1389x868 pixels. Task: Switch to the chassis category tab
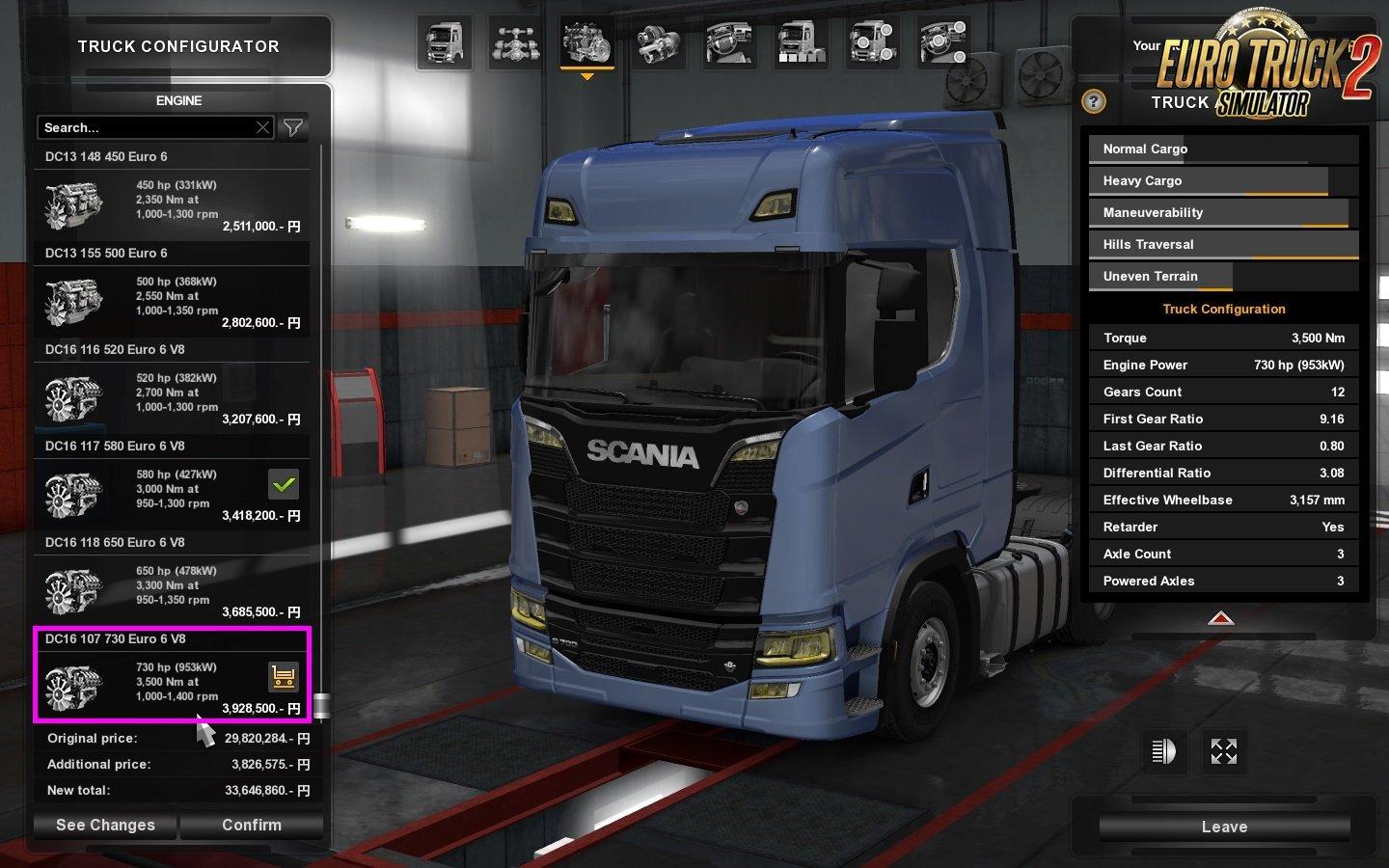(515, 43)
